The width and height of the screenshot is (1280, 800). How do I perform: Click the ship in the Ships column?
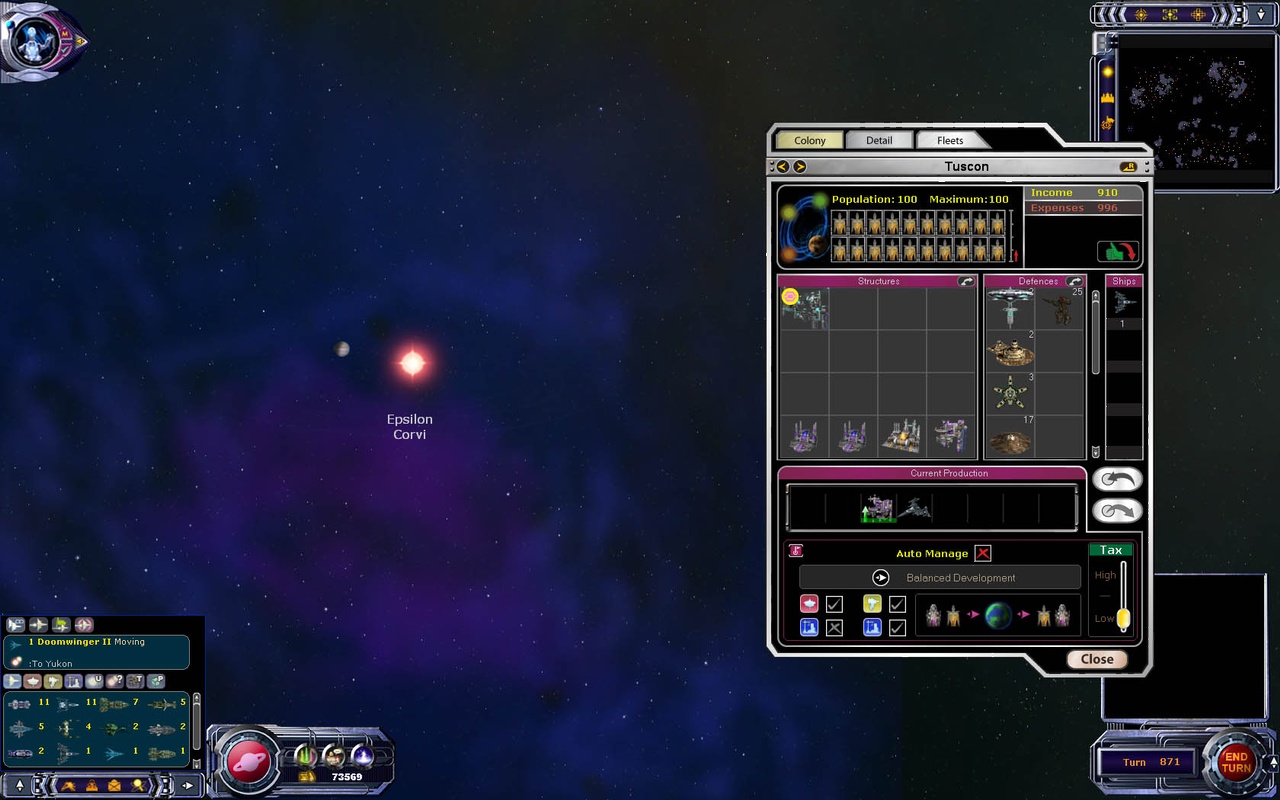click(1124, 303)
